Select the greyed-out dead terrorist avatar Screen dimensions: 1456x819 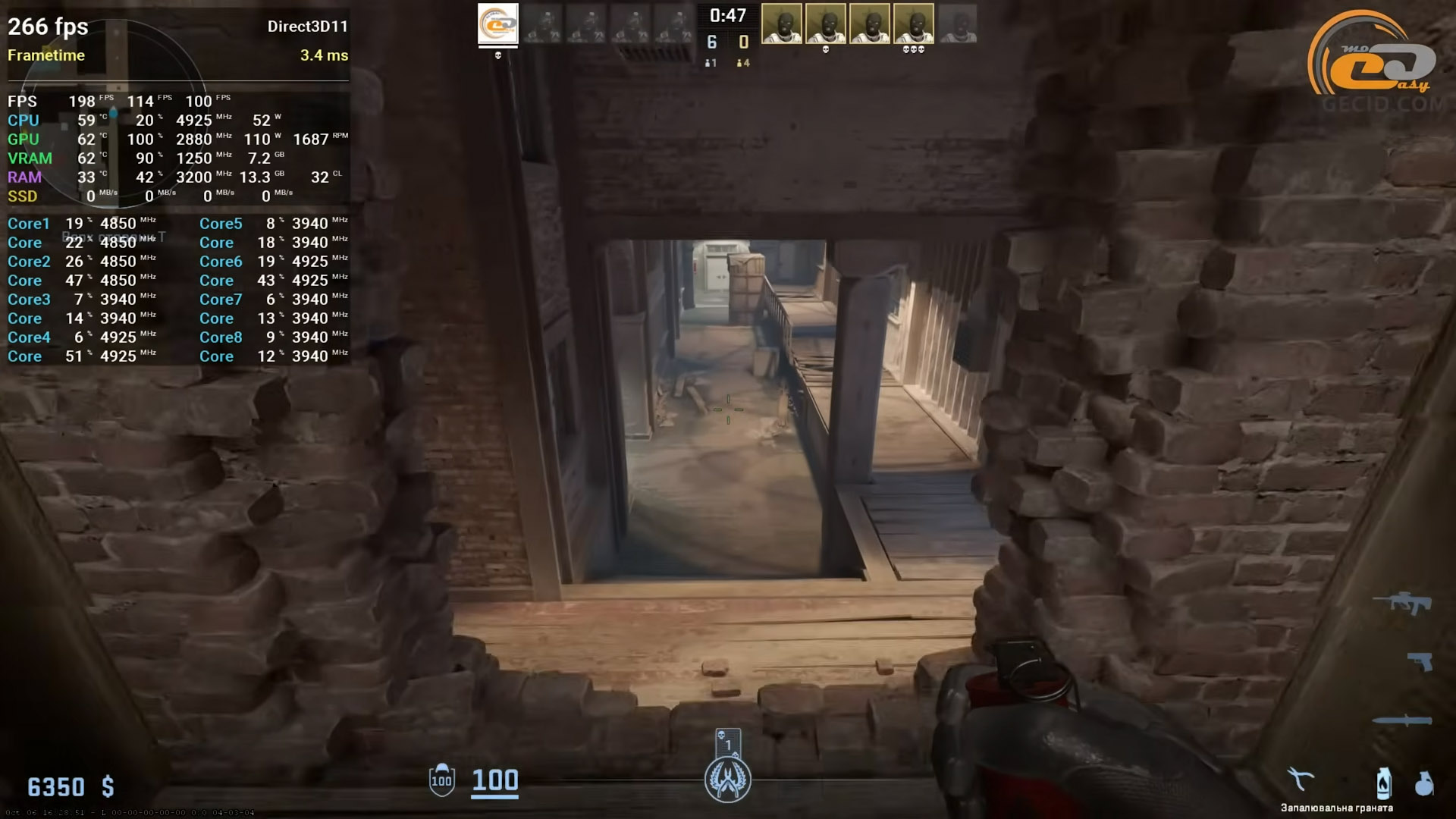click(957, 24)
